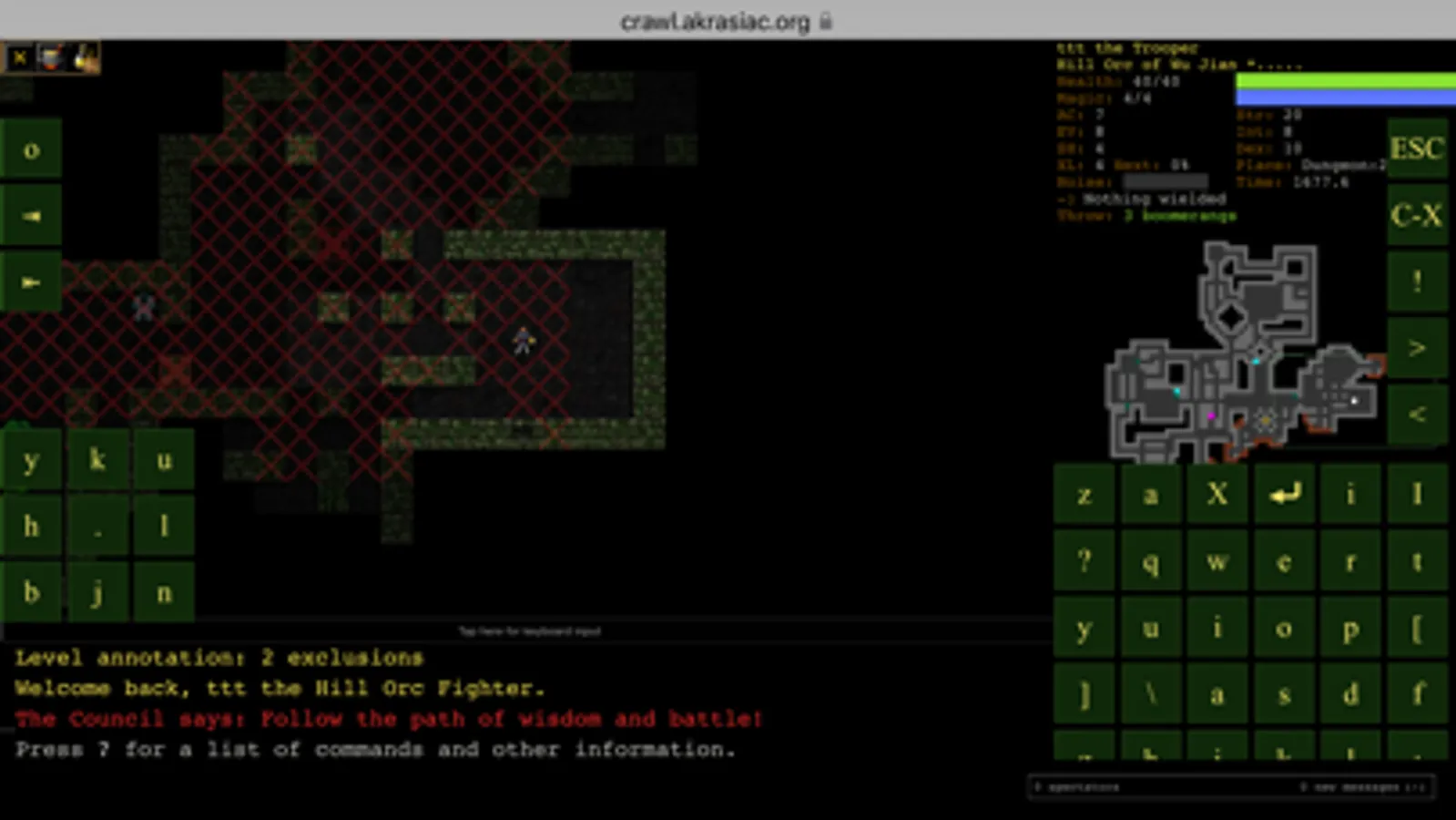Click the exclamation command button
The width and height of the screenshot is (1456, 820).
pos(1416,281)
